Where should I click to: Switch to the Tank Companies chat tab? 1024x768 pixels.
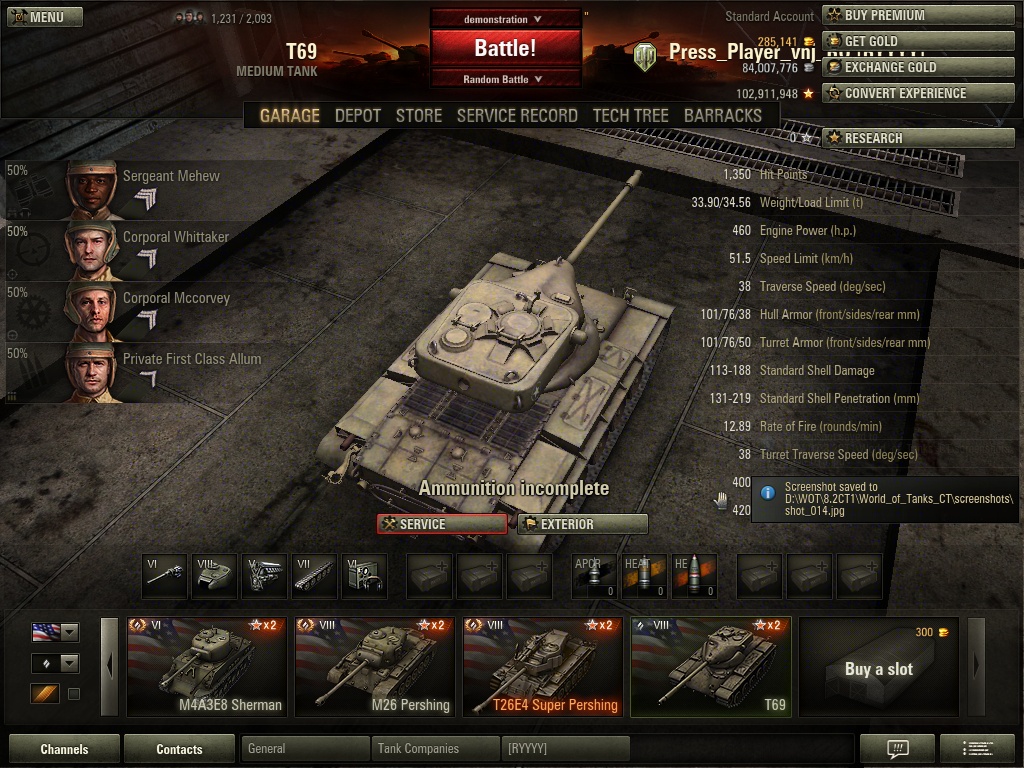click(x=435, y=748)
